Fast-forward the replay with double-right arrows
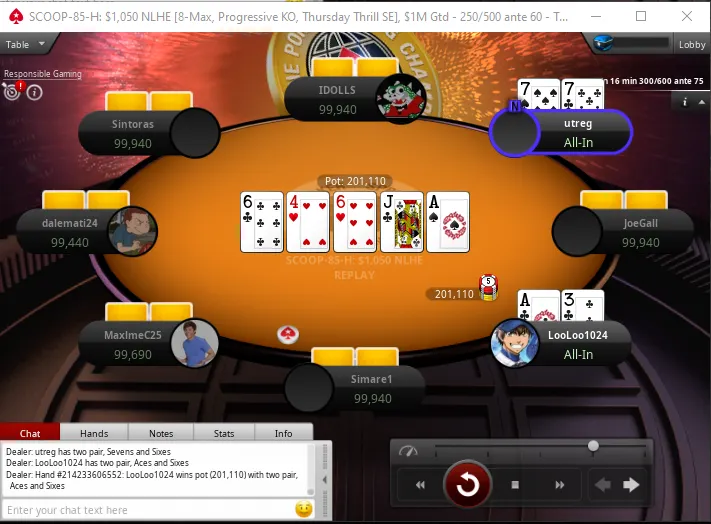 click(560, 485)
